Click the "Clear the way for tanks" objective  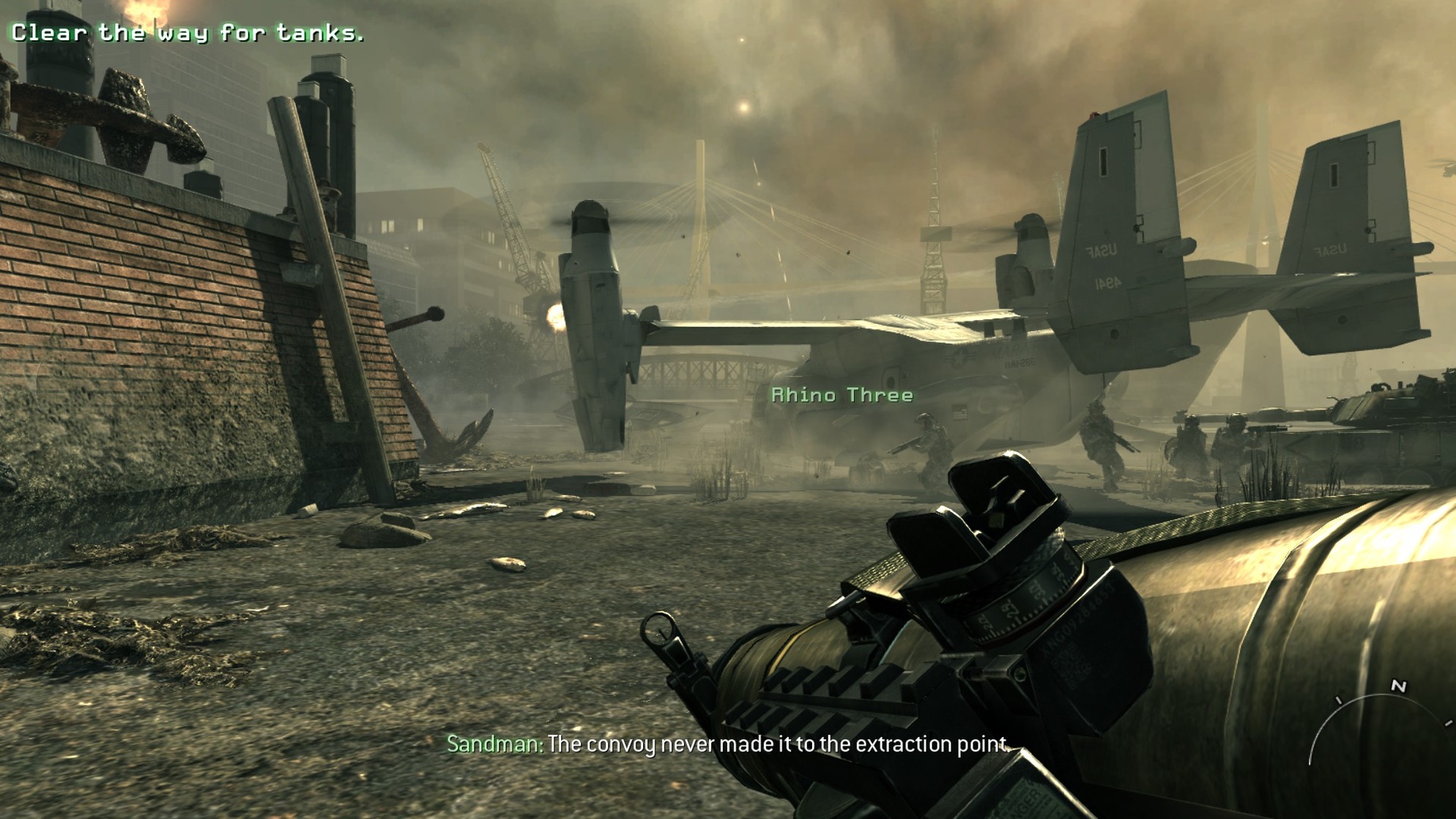tap(187, 33)
